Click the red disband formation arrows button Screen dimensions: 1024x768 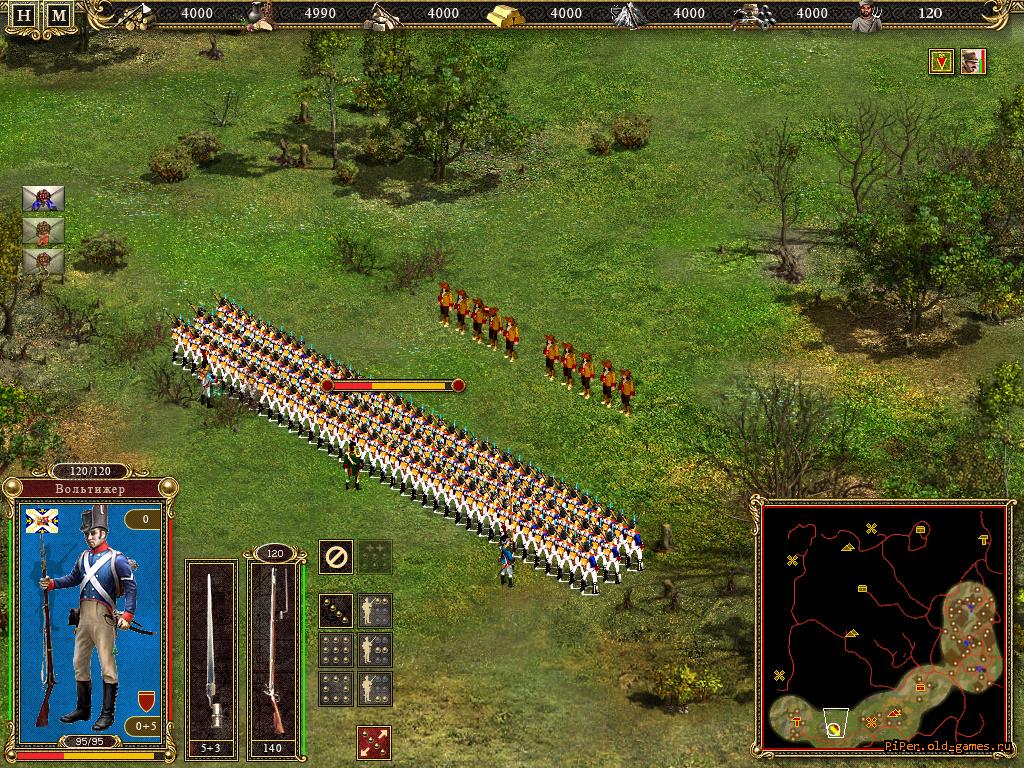[x=374, y=742]
